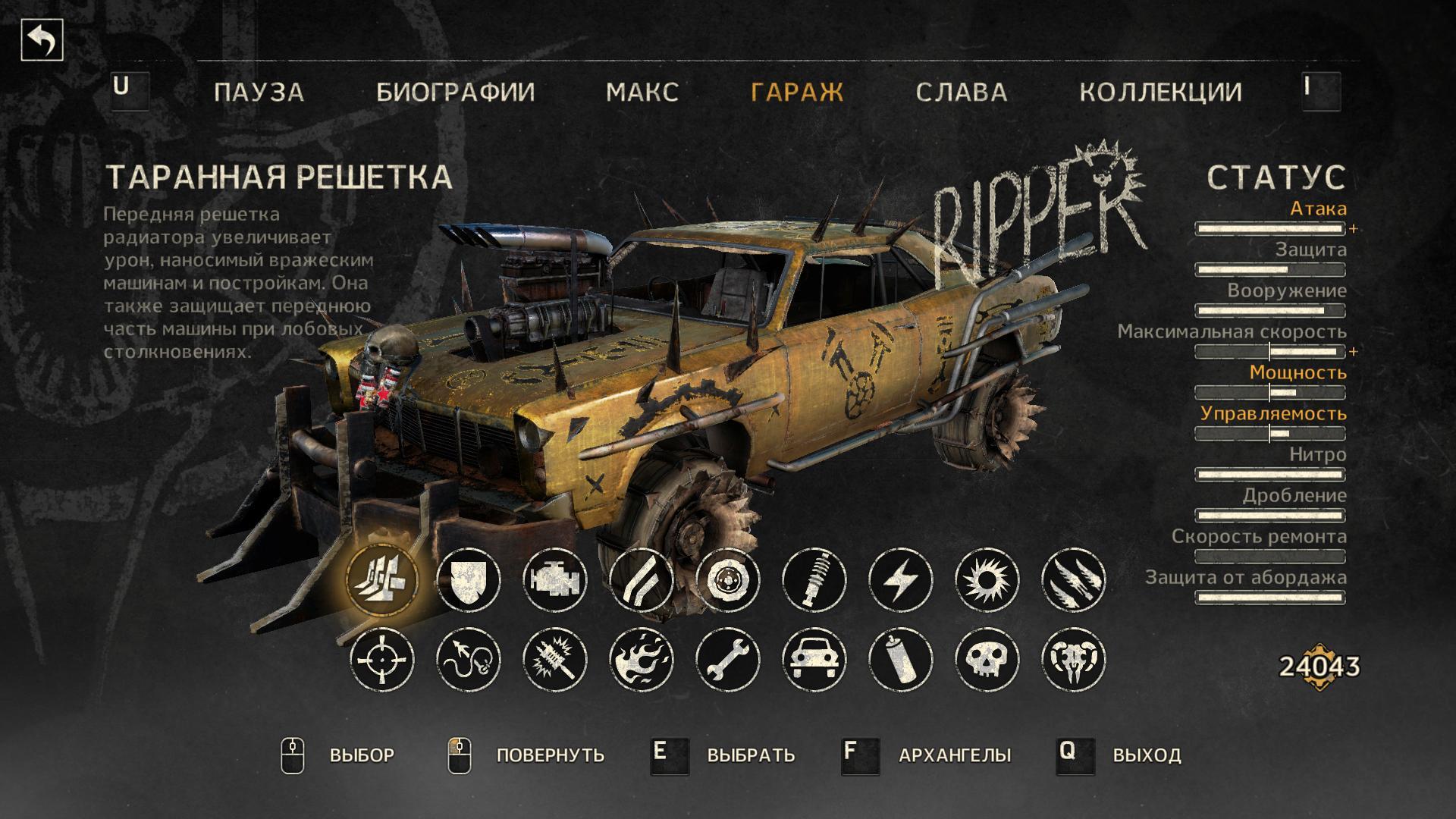Open the car body selection icon
Screen dimensions: 1456x819
814,659
